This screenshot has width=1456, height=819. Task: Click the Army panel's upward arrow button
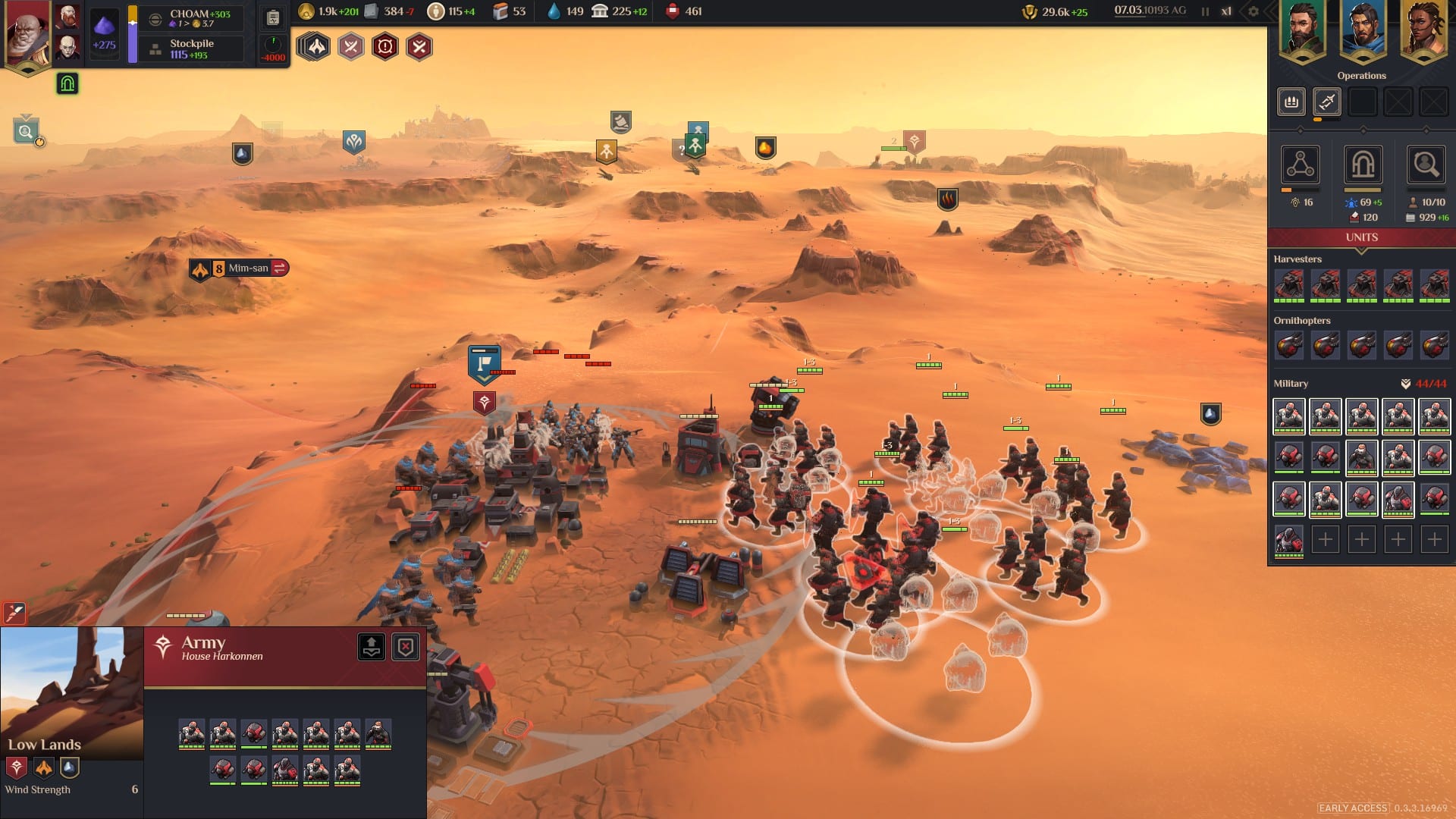tap(372, 647)
